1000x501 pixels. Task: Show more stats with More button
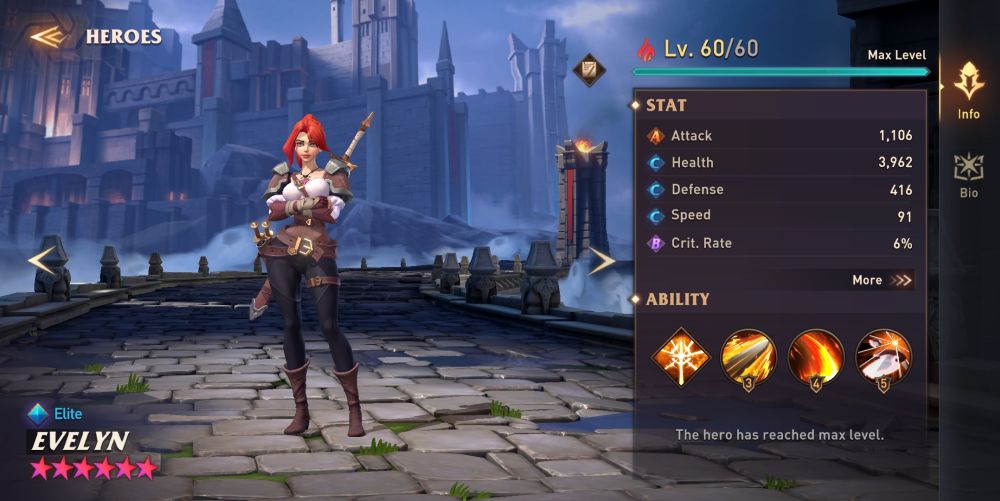tap(882, 280)
